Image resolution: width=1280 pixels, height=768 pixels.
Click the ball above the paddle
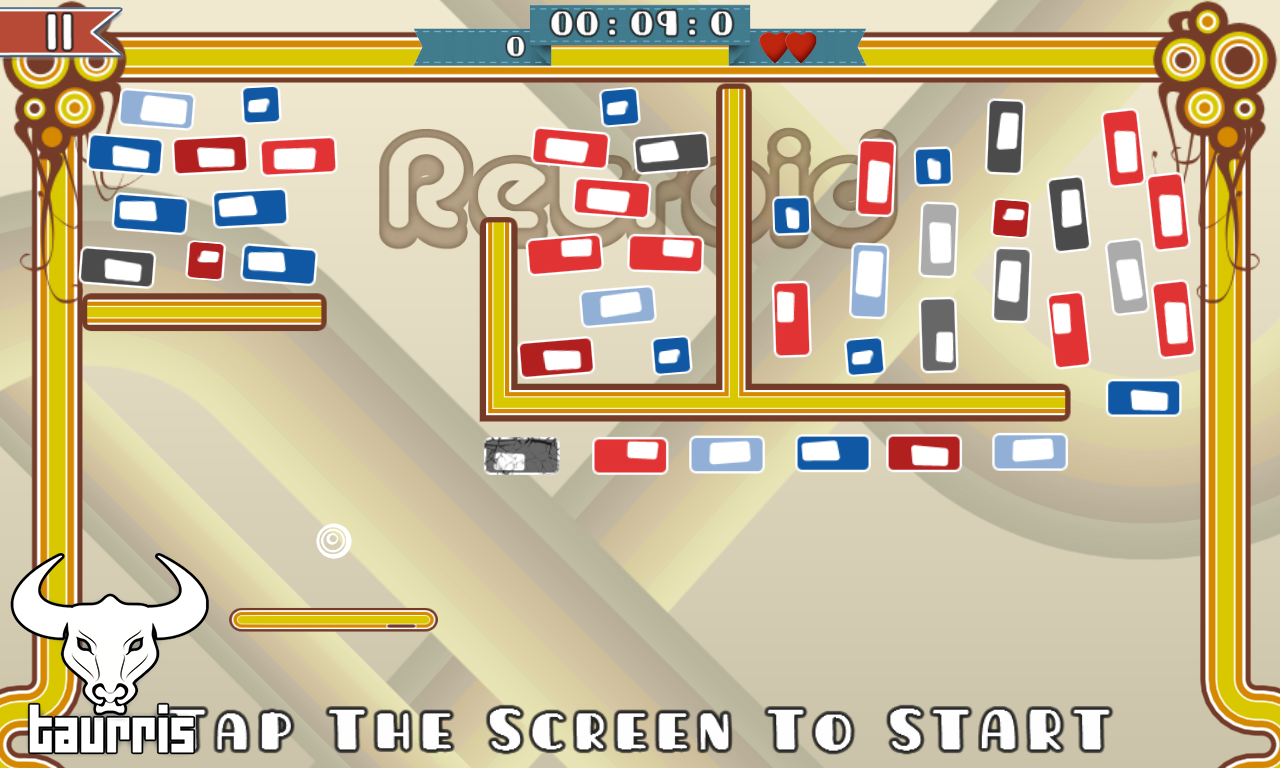pyautogui.click(x=333, y=540)
